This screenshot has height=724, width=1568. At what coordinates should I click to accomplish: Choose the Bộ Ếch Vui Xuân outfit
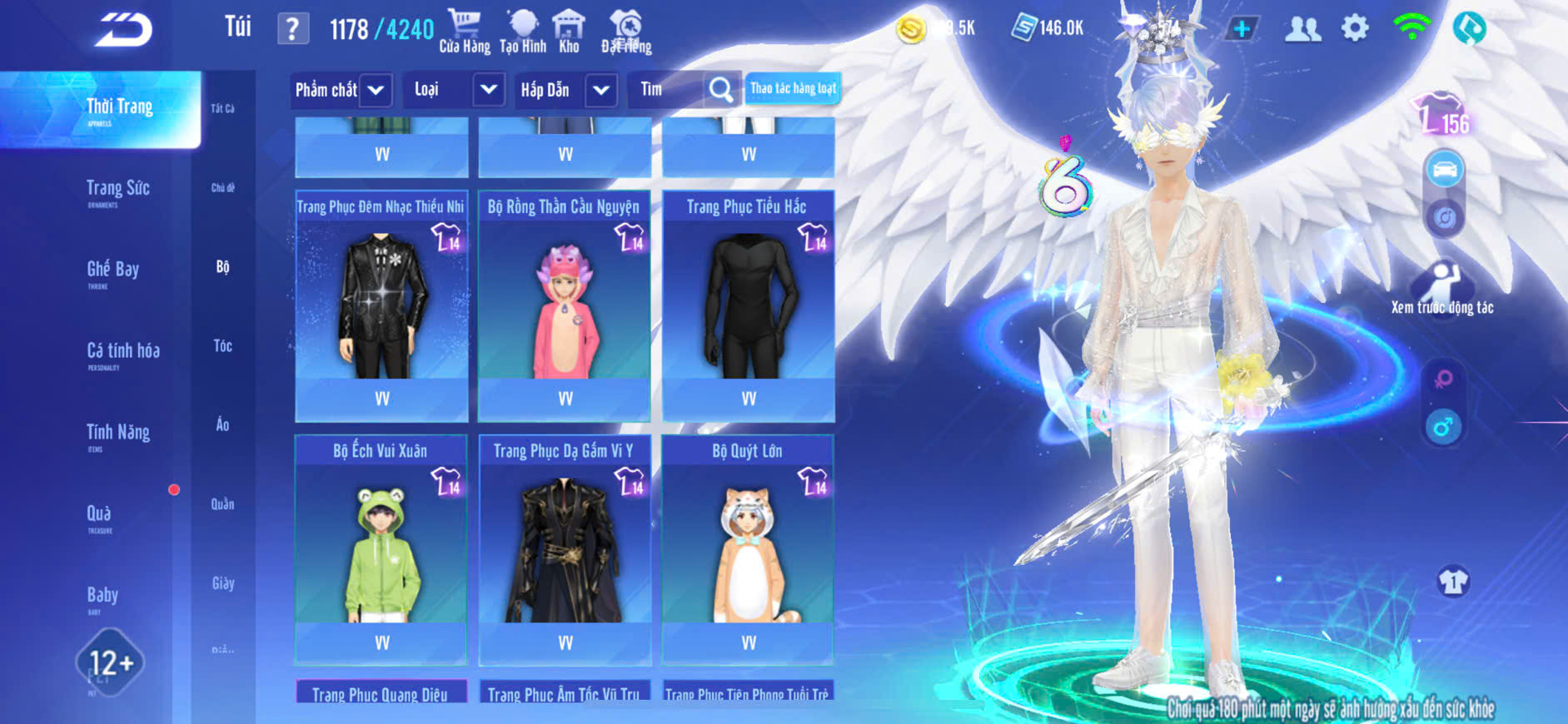pos(381,548)
